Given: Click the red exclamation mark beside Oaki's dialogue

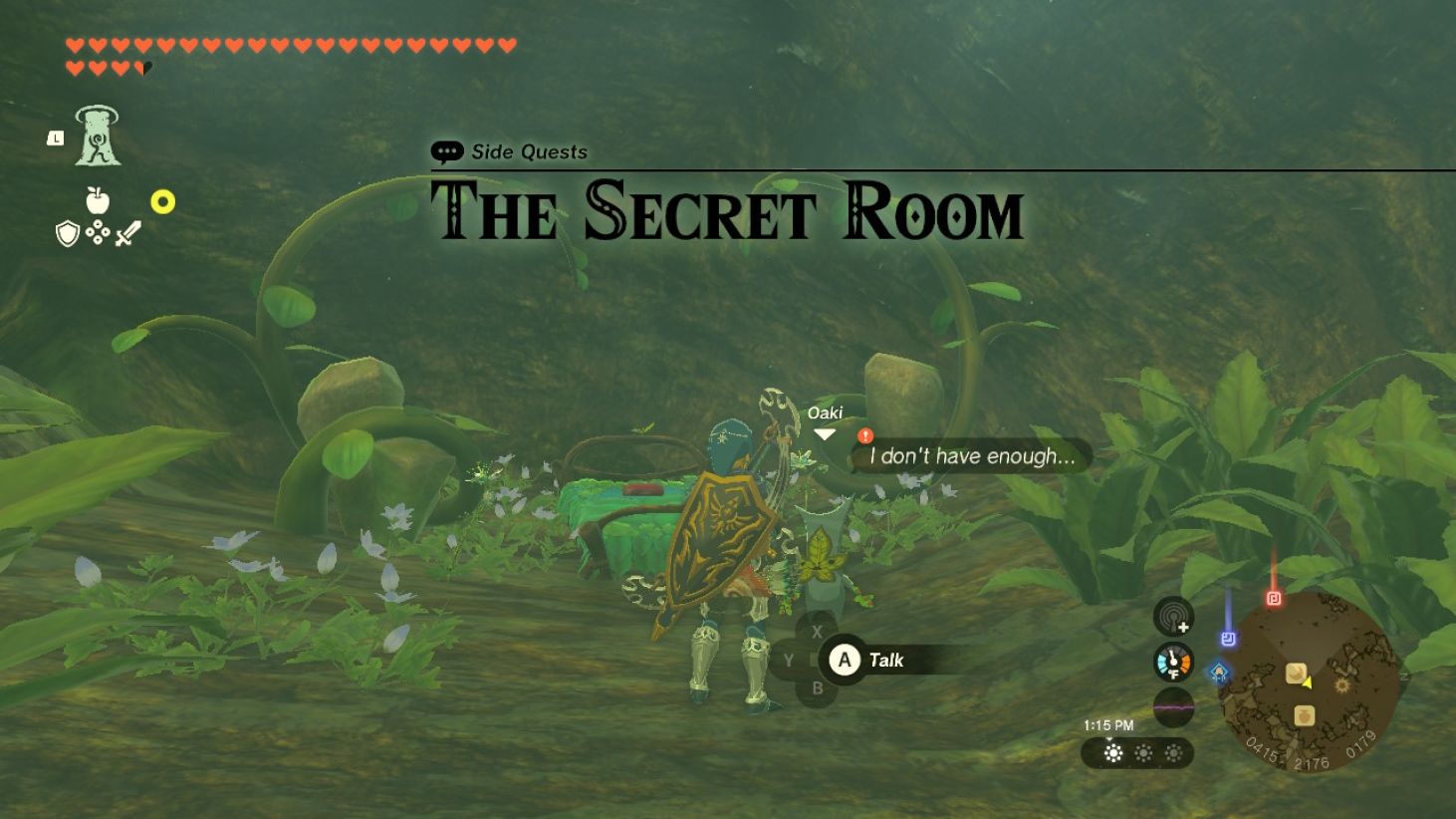Looking at the screenshot, I should 865,435.
